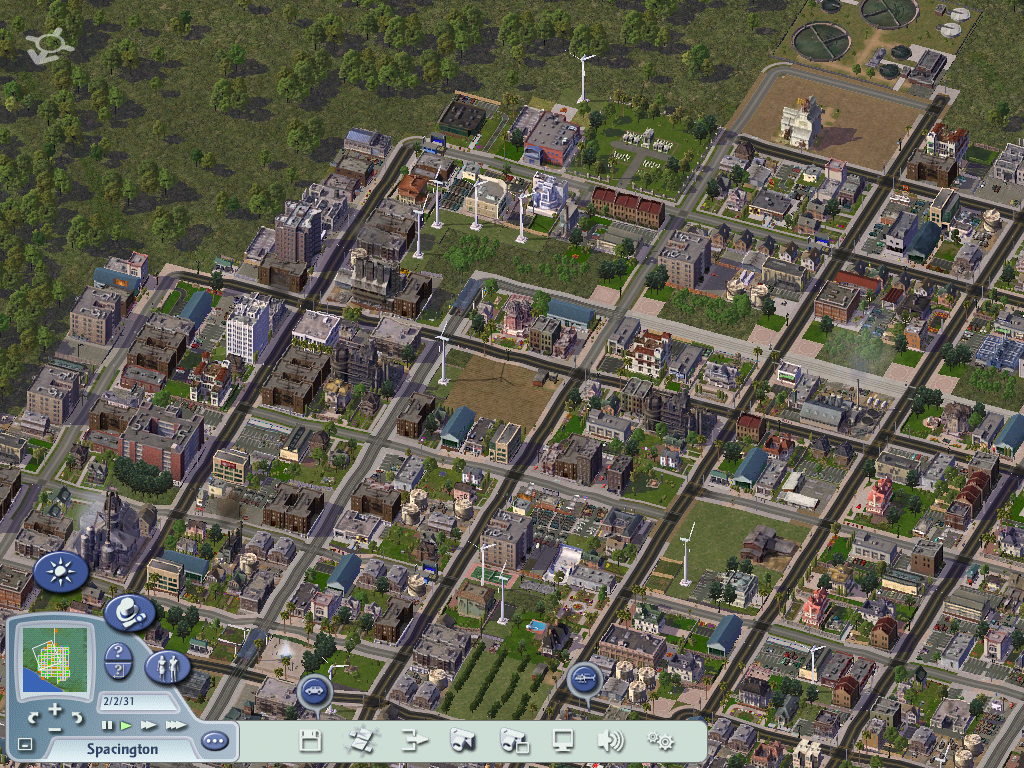Image resolution: width=1024 pixels, height=768 pixels.
Task: Rotate the view clockwise
Action: (77, 718)
